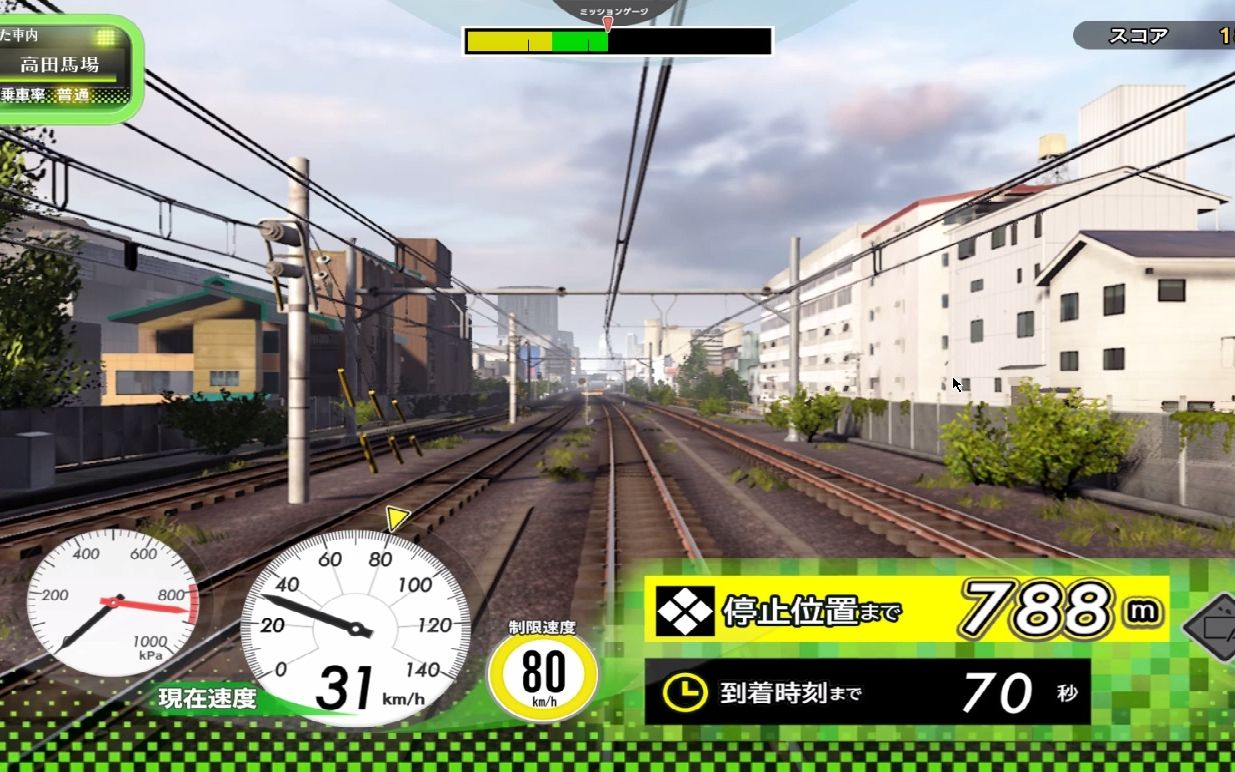Click the 80 km/h speed limit sign

(543, 672)
